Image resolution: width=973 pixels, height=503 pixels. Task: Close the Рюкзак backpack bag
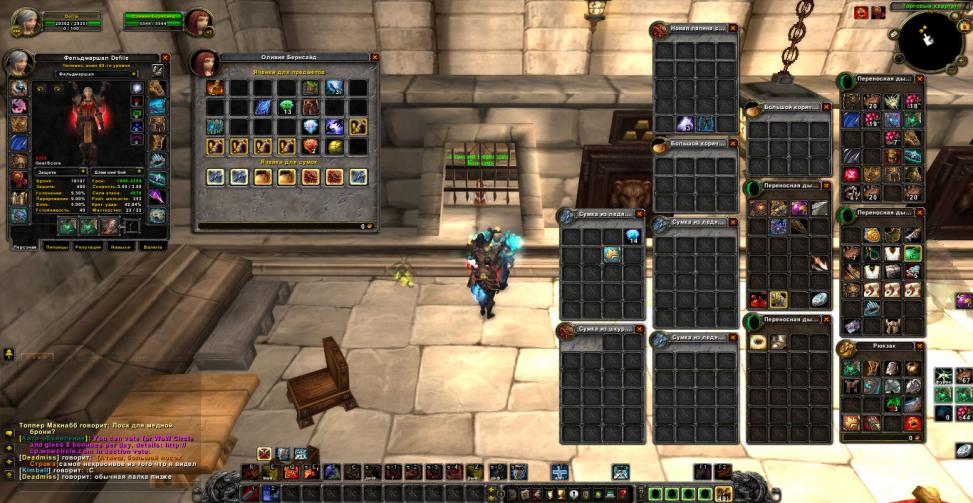[919, 347]
